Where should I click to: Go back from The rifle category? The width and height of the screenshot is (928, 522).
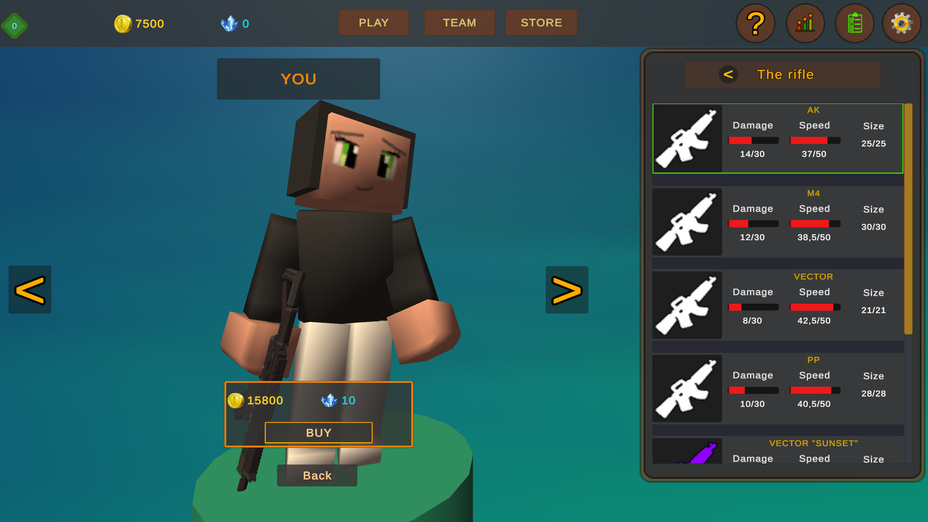pos(728,74)
